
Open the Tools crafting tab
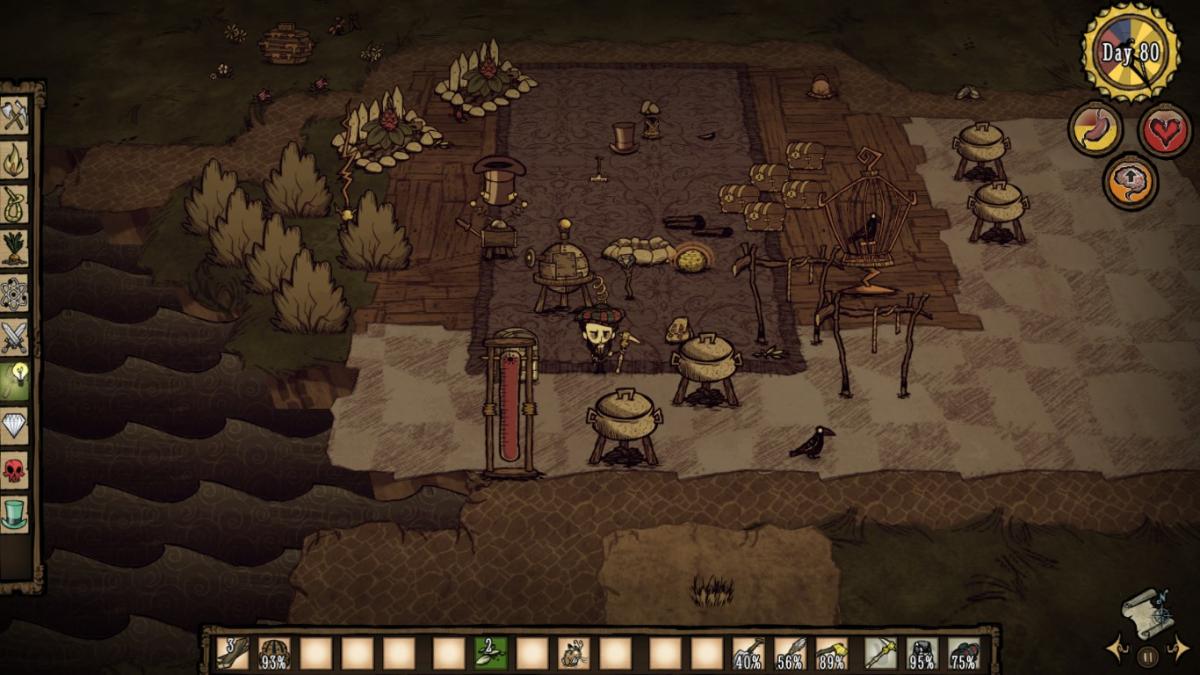point(15,115)
